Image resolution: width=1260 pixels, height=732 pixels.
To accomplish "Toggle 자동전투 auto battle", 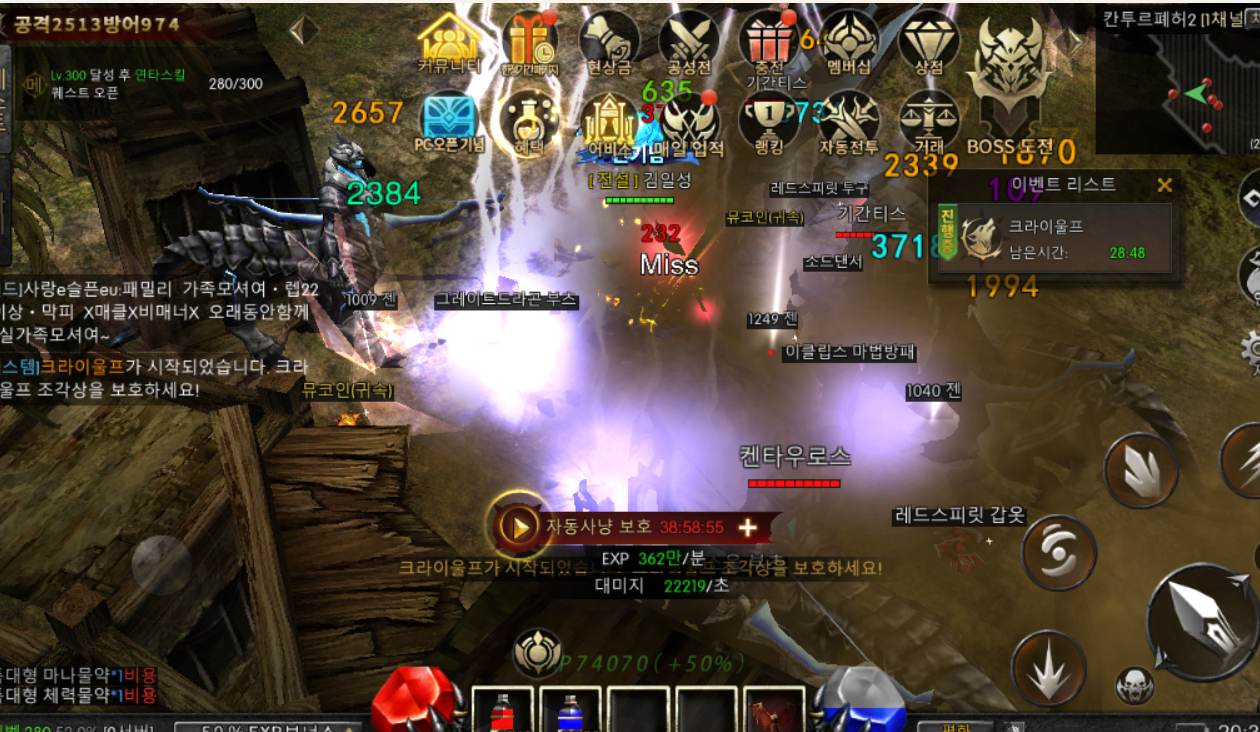I will (849, 120).
